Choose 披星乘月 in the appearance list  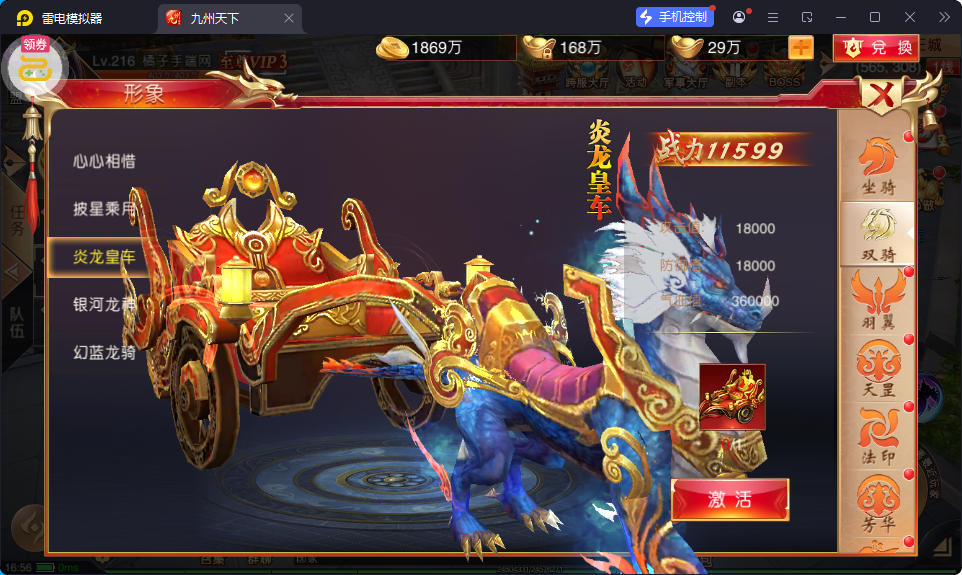tap(104, 209)
